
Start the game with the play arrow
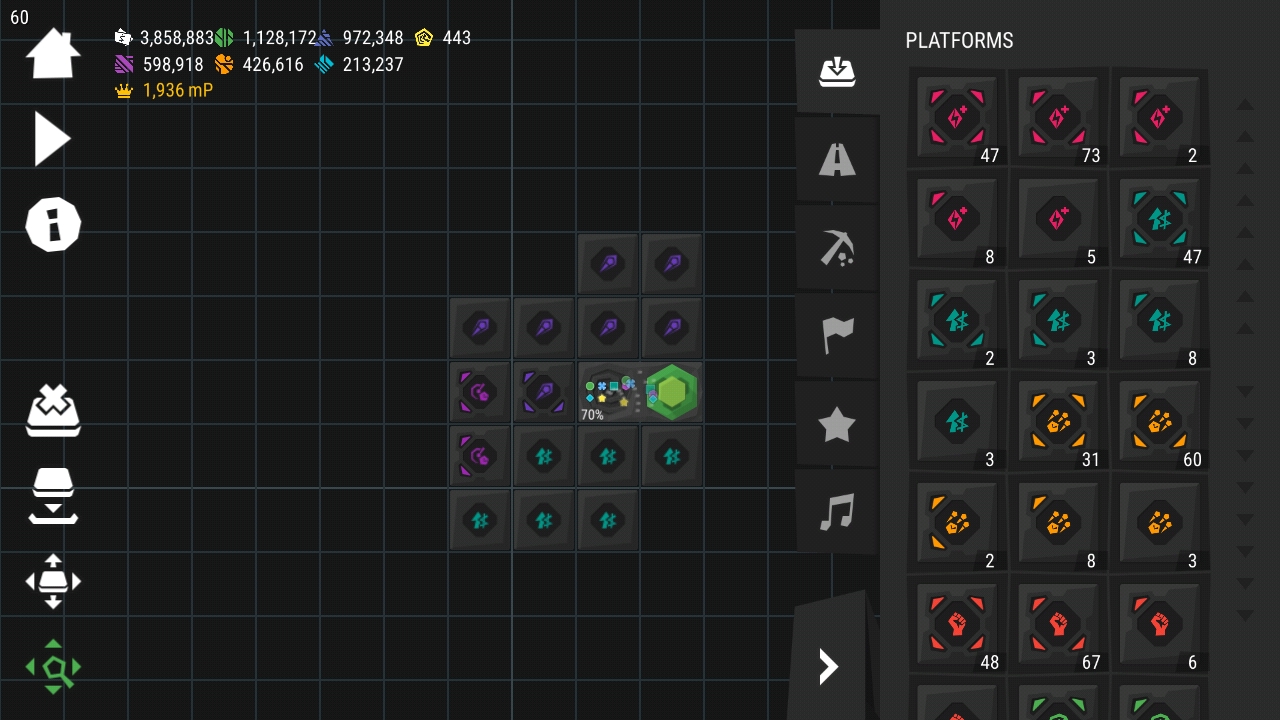pos(52,138)
